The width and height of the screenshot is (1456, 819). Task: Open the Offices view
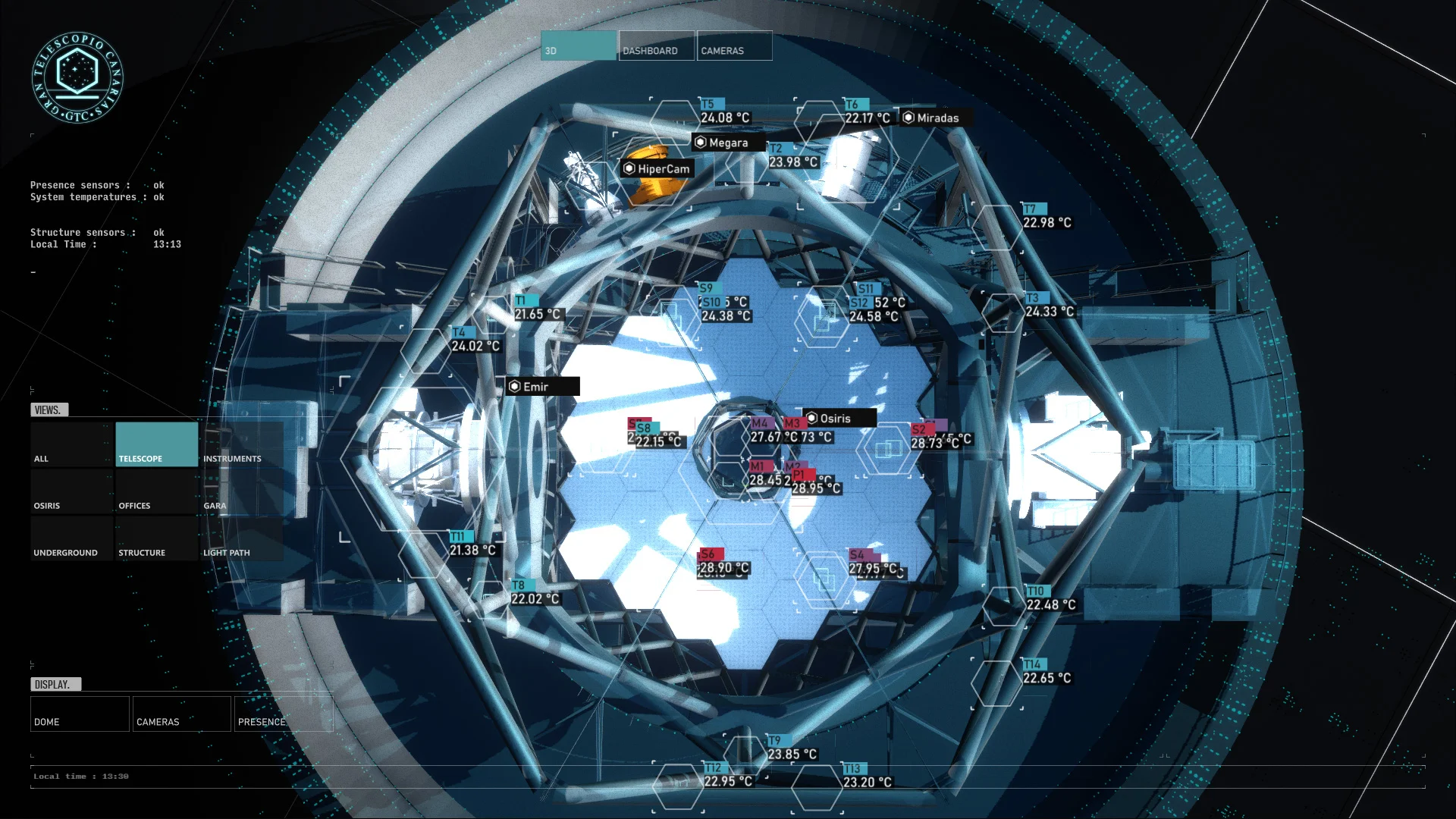(156, 491)
